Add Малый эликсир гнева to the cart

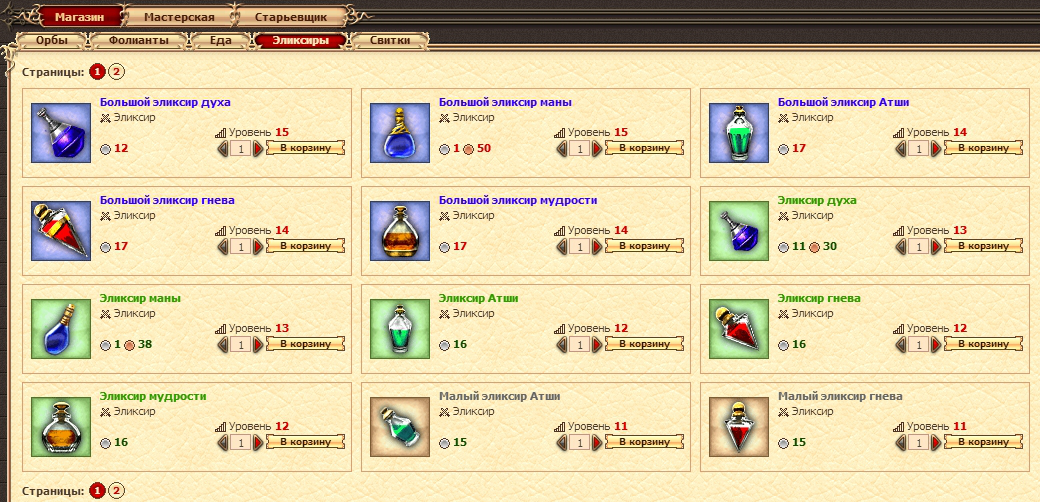click(984, 442)
